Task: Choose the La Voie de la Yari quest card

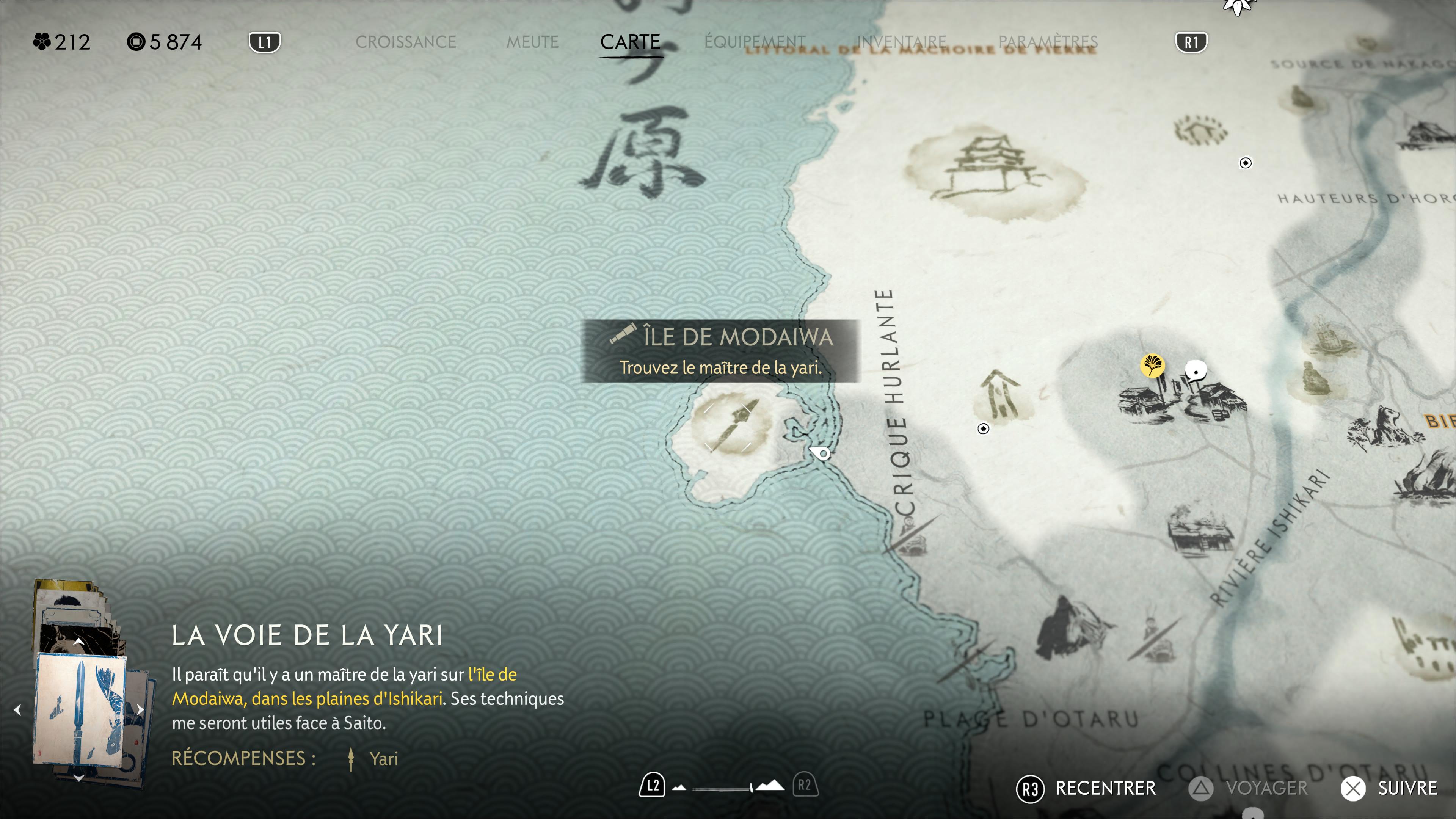Action: coord(80,709)
